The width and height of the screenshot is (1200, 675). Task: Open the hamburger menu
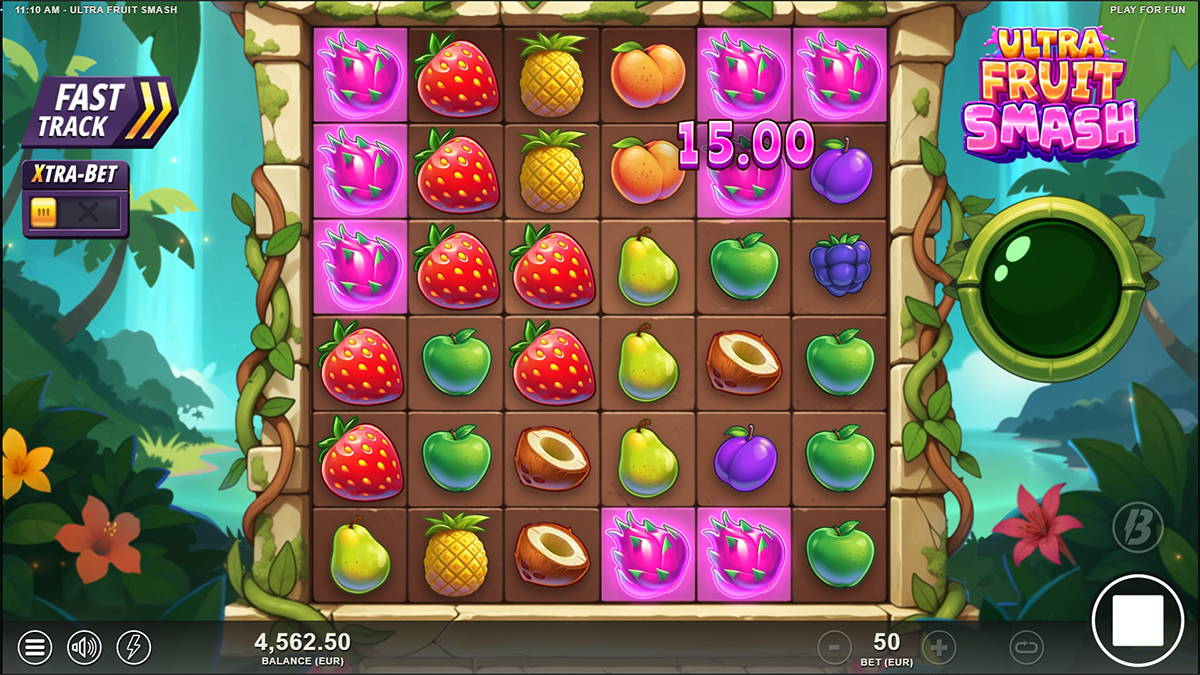34,648
